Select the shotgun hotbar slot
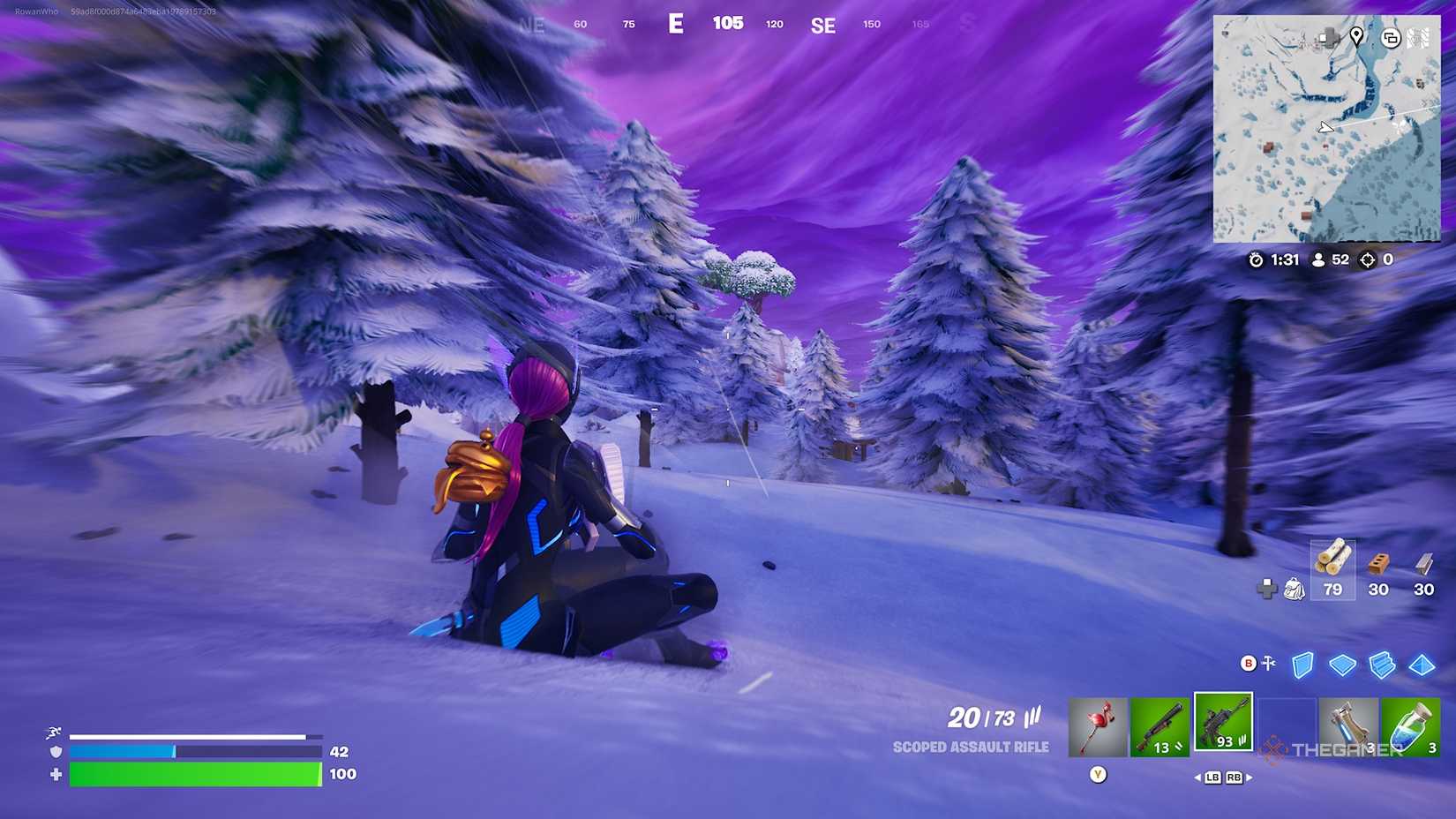Image resolution: width=1456 pixels, height=819 pixels. 1161,726
